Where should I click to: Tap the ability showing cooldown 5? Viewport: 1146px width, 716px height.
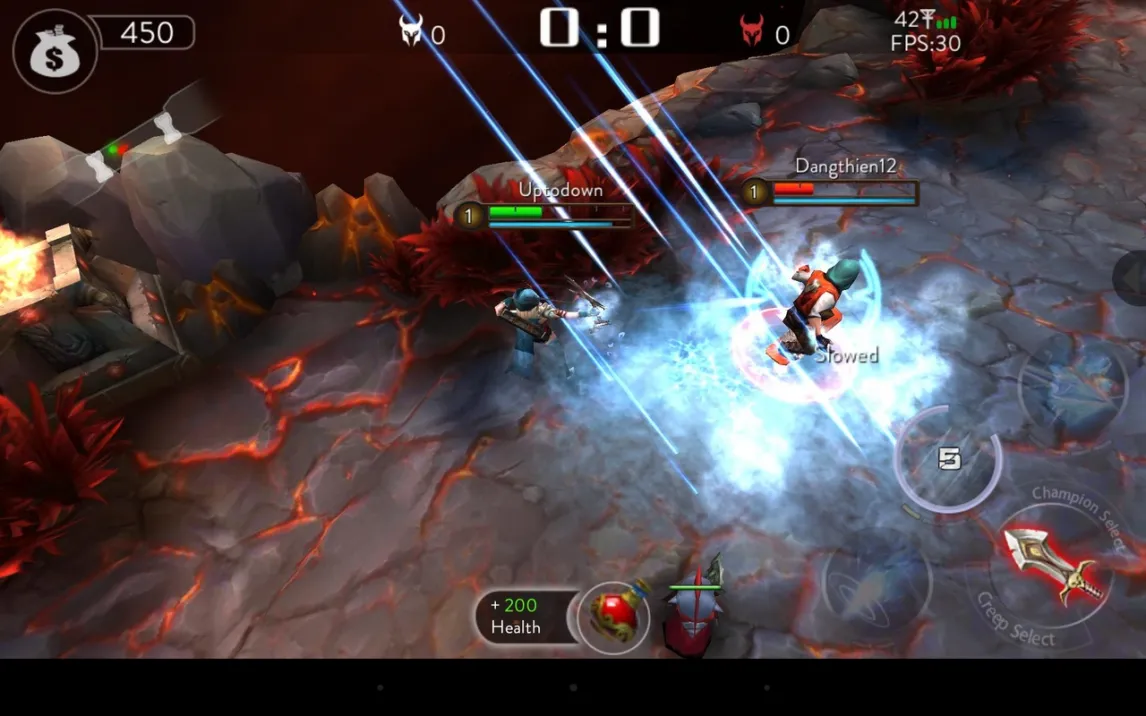(x=947, y=459)
